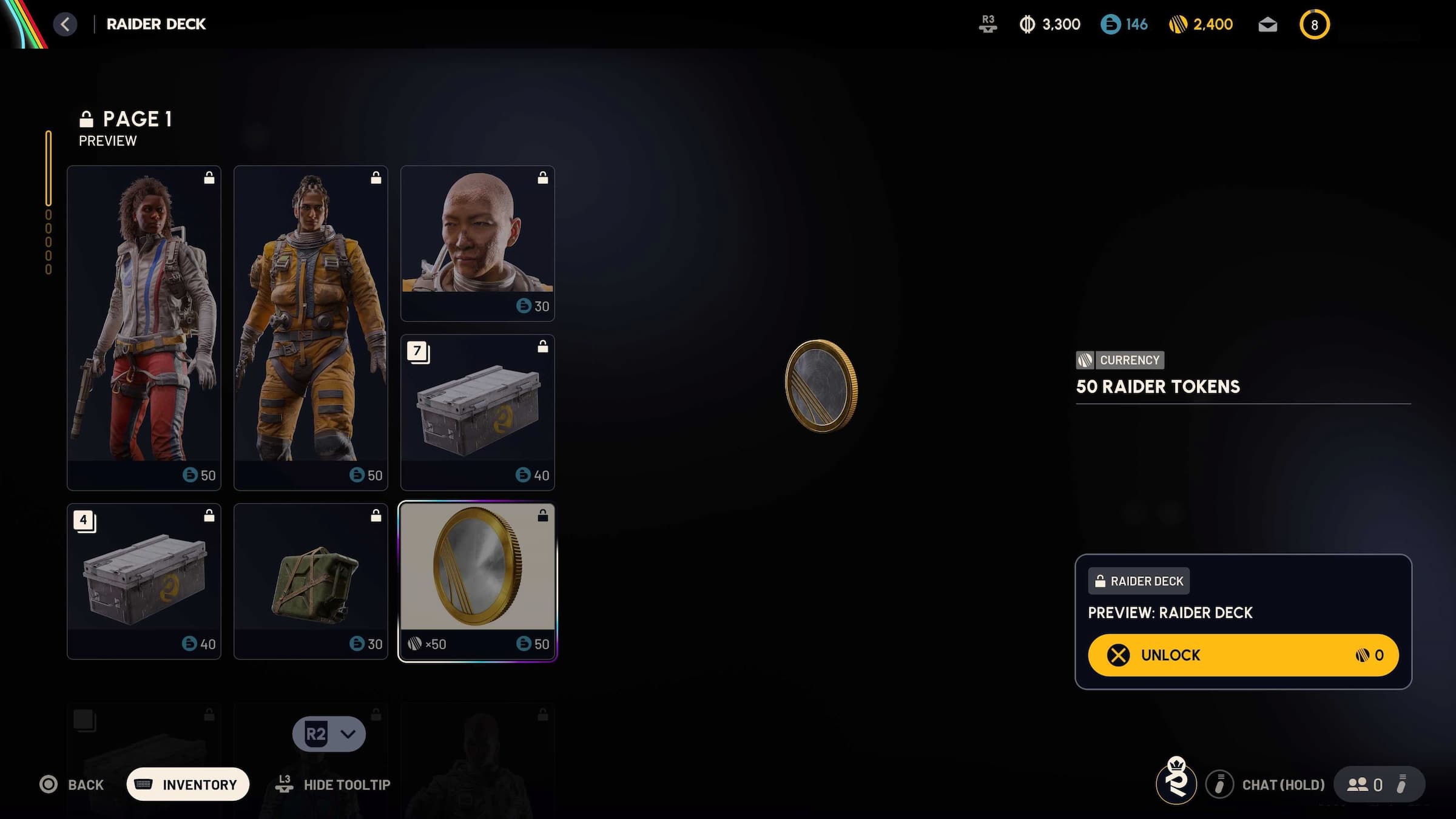This screenshot has width=1456, height=819.
Task: Hide the tooltip
Action: 333,784
